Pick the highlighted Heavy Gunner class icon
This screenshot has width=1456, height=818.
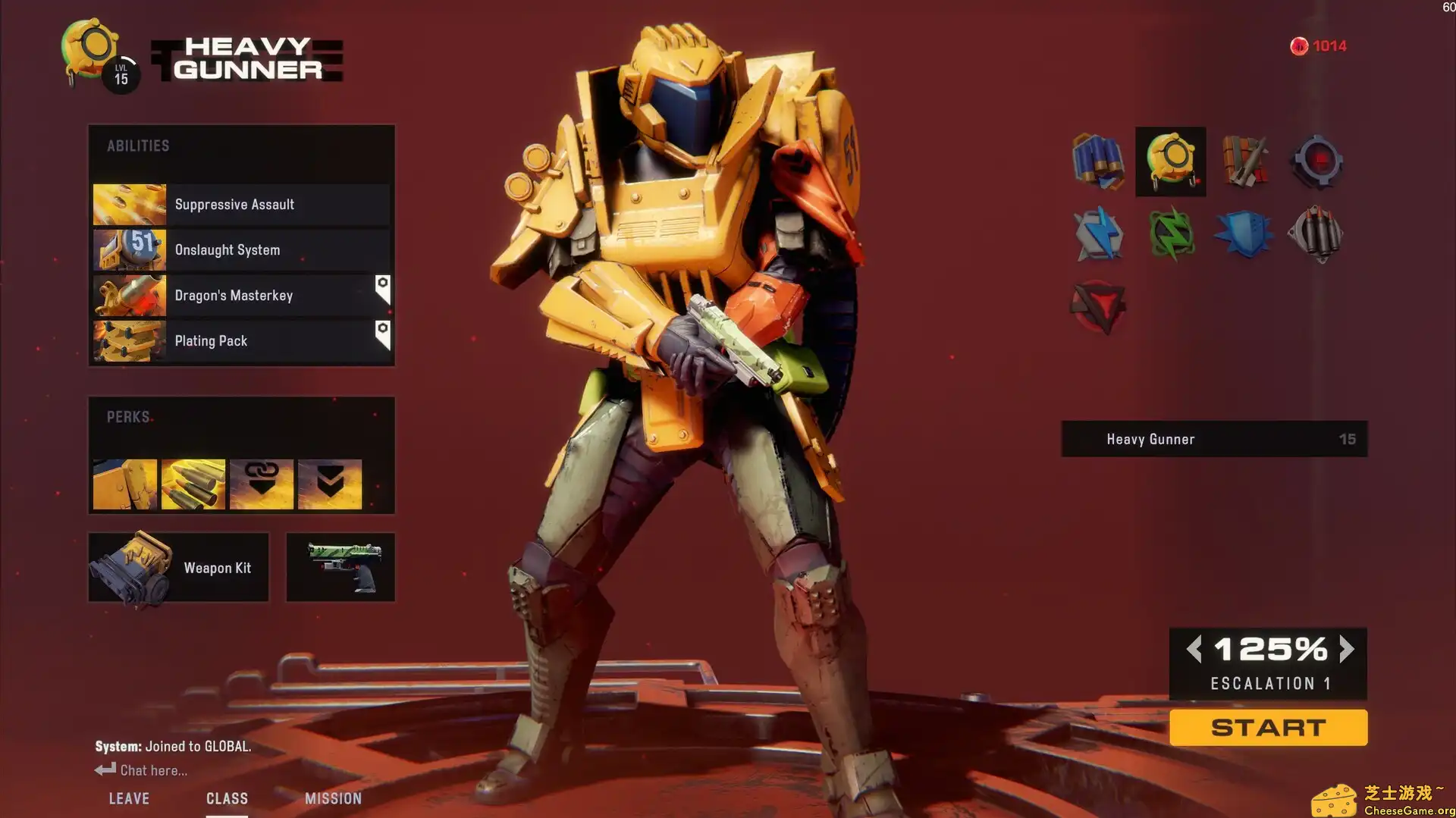click(x=1170, y=161)
